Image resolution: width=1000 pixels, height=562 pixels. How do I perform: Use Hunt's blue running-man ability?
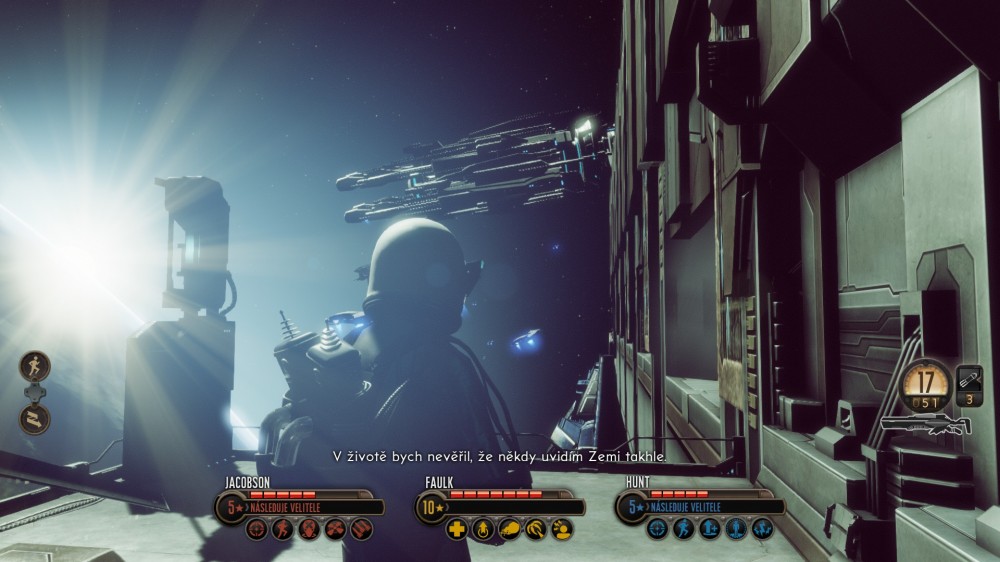683,529
